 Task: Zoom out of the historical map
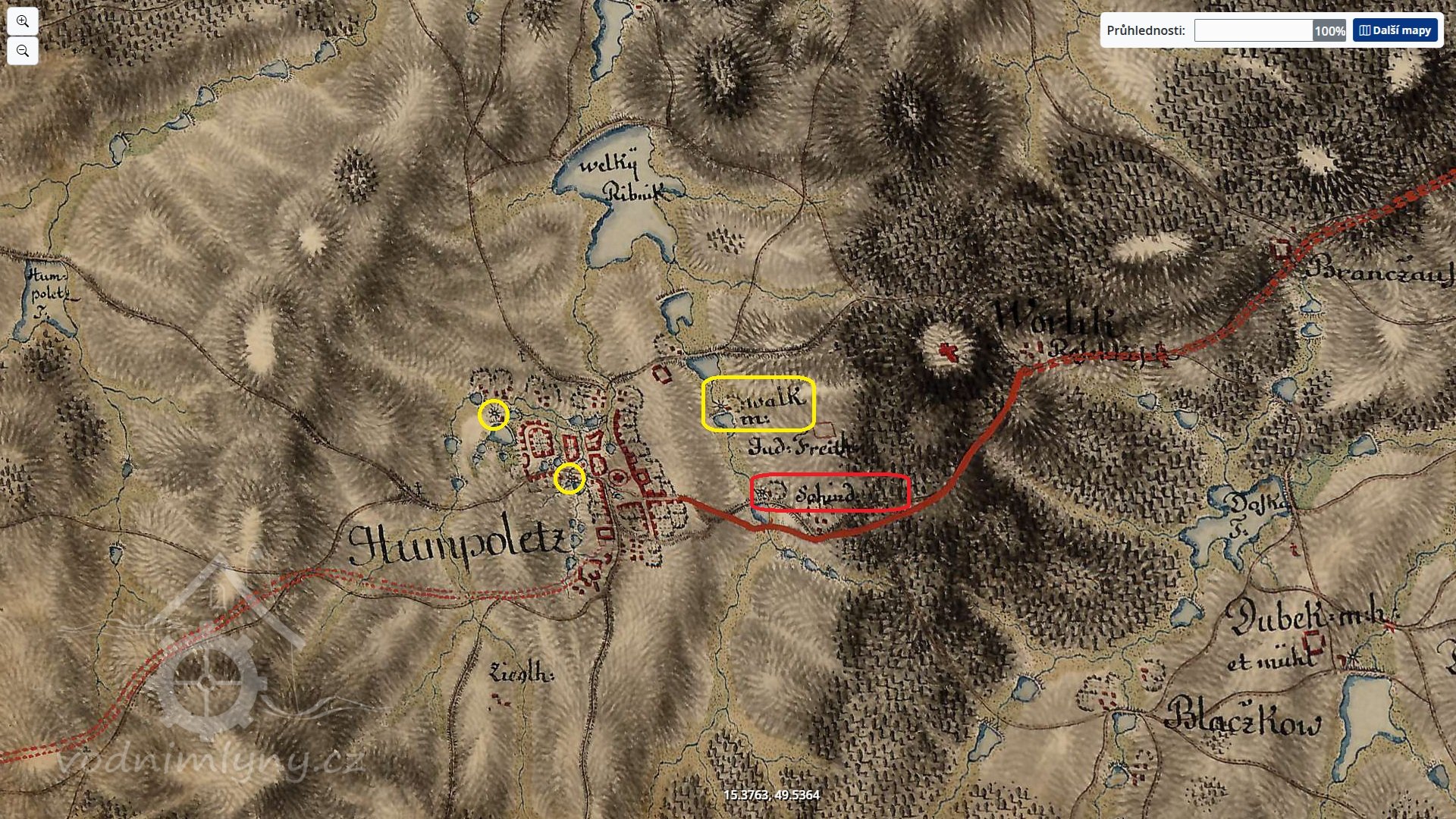23,51
